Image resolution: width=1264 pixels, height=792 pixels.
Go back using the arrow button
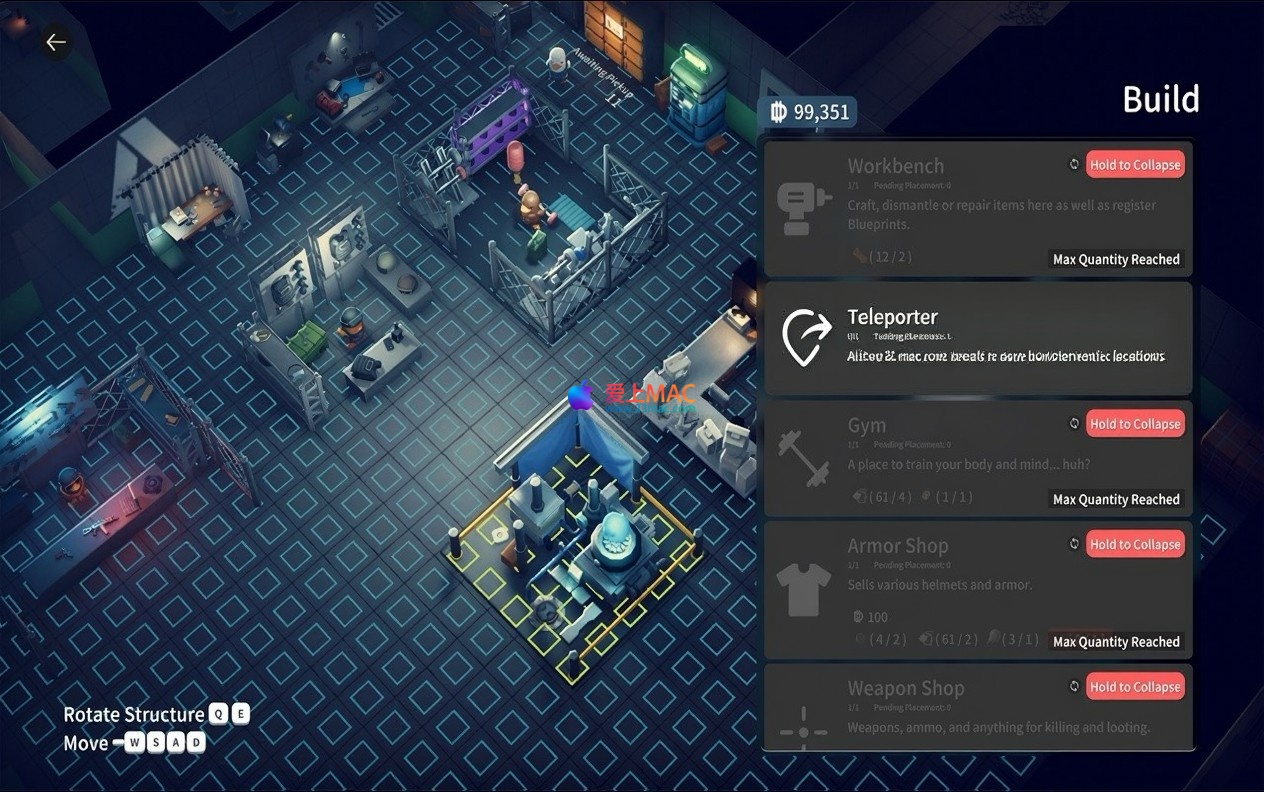[x=56, y=42]
